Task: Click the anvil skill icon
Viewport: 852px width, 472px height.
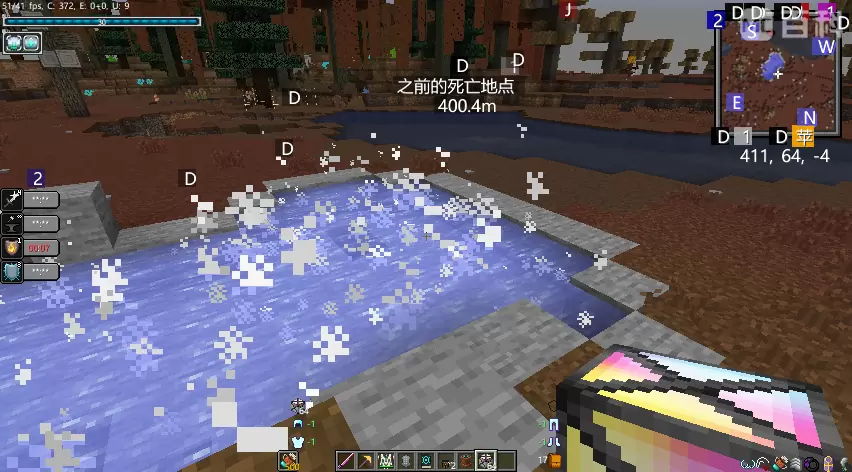Action: [12, 223]
